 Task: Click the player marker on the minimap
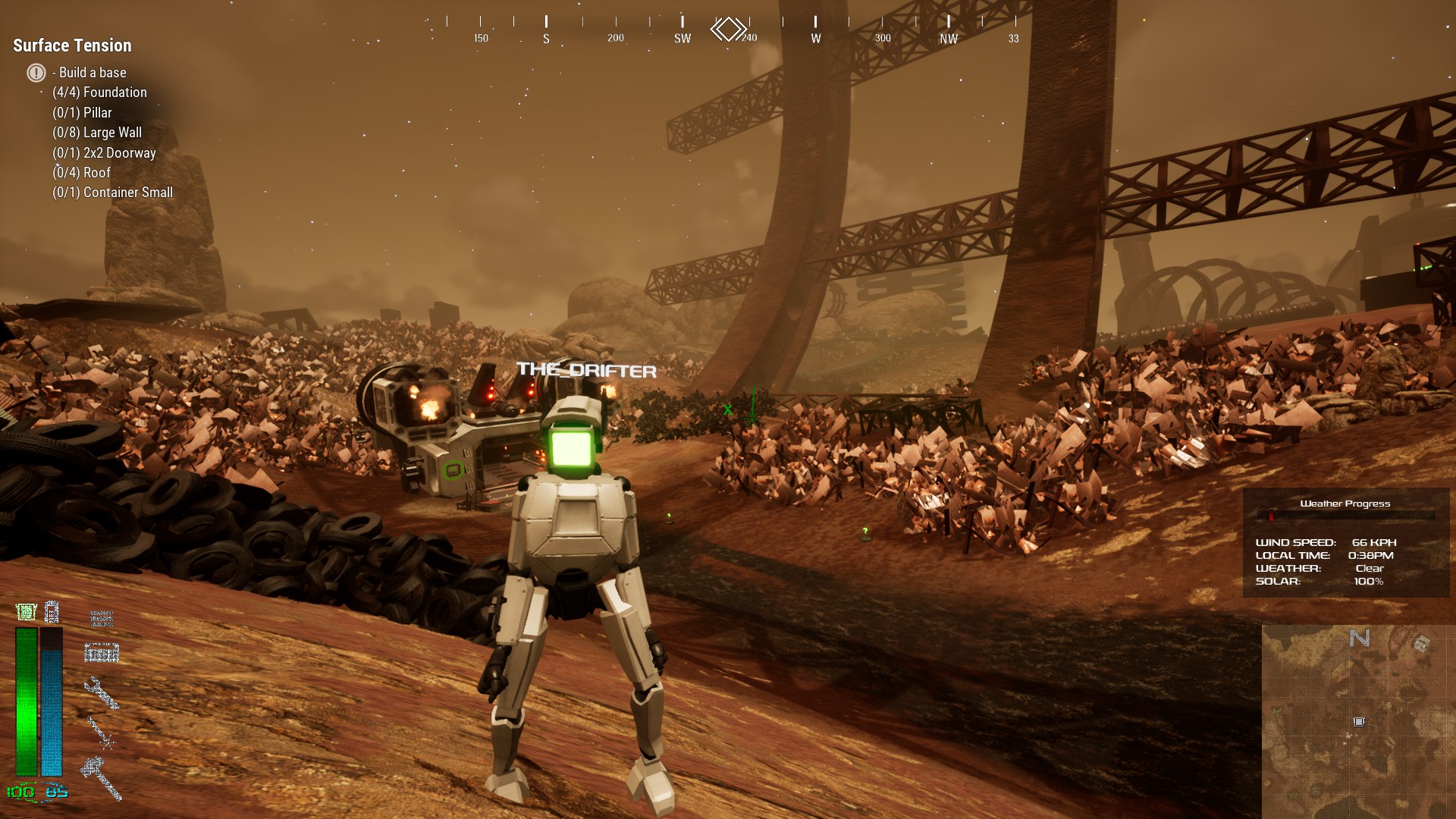point(1359,722)
